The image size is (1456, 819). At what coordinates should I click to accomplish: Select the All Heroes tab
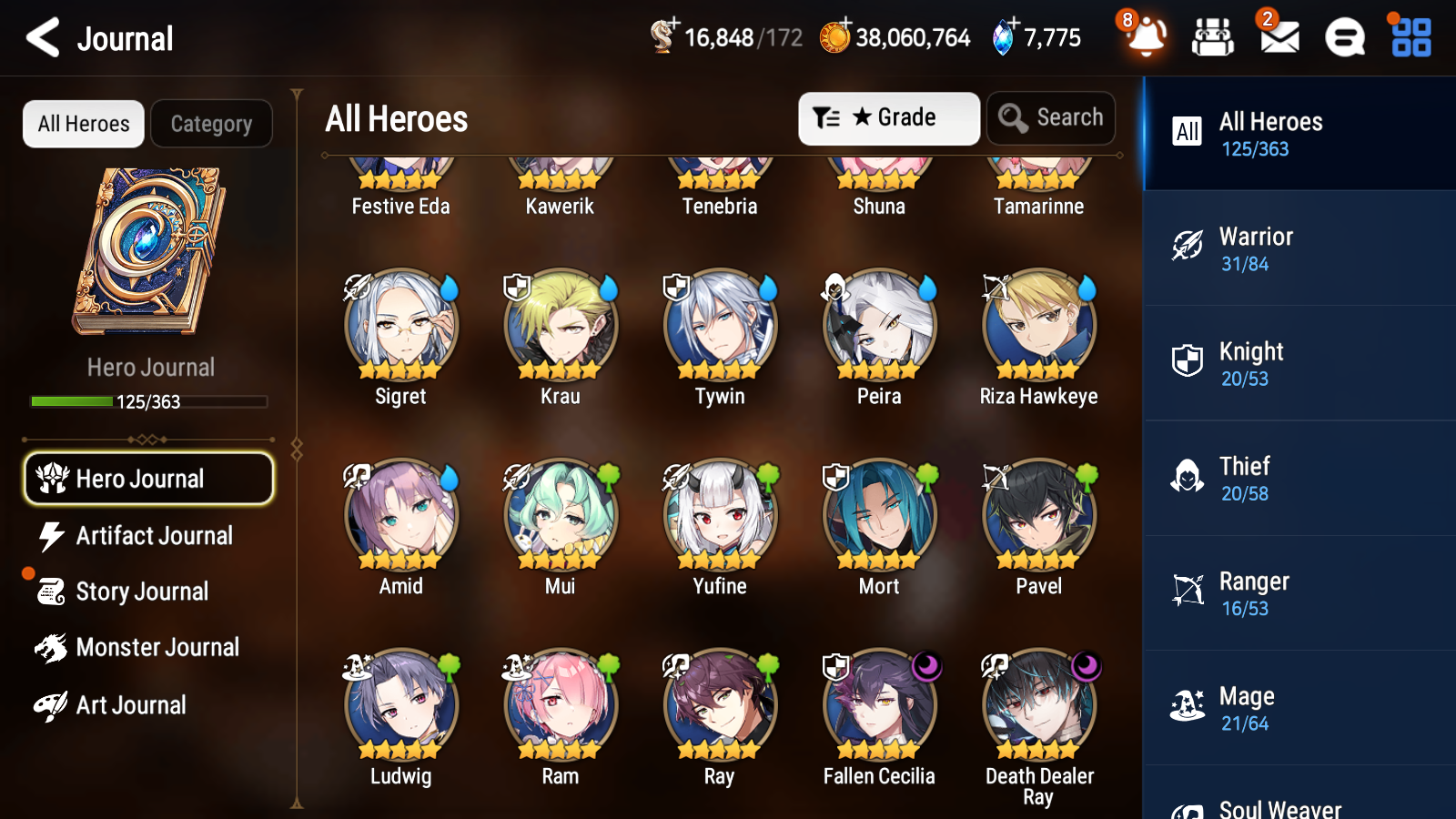[x=82, y=124]
